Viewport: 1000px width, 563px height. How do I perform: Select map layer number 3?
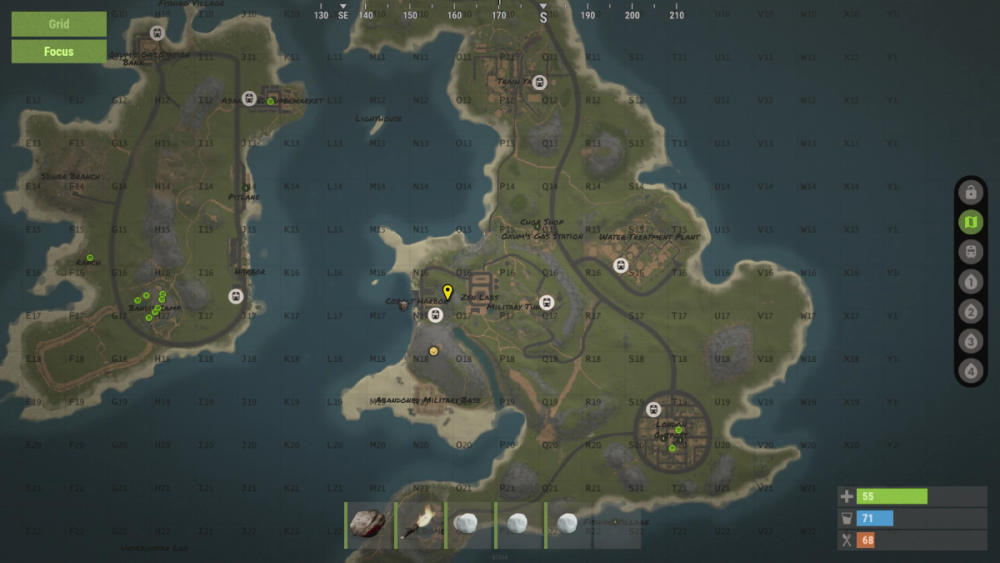tap(970, 342)
